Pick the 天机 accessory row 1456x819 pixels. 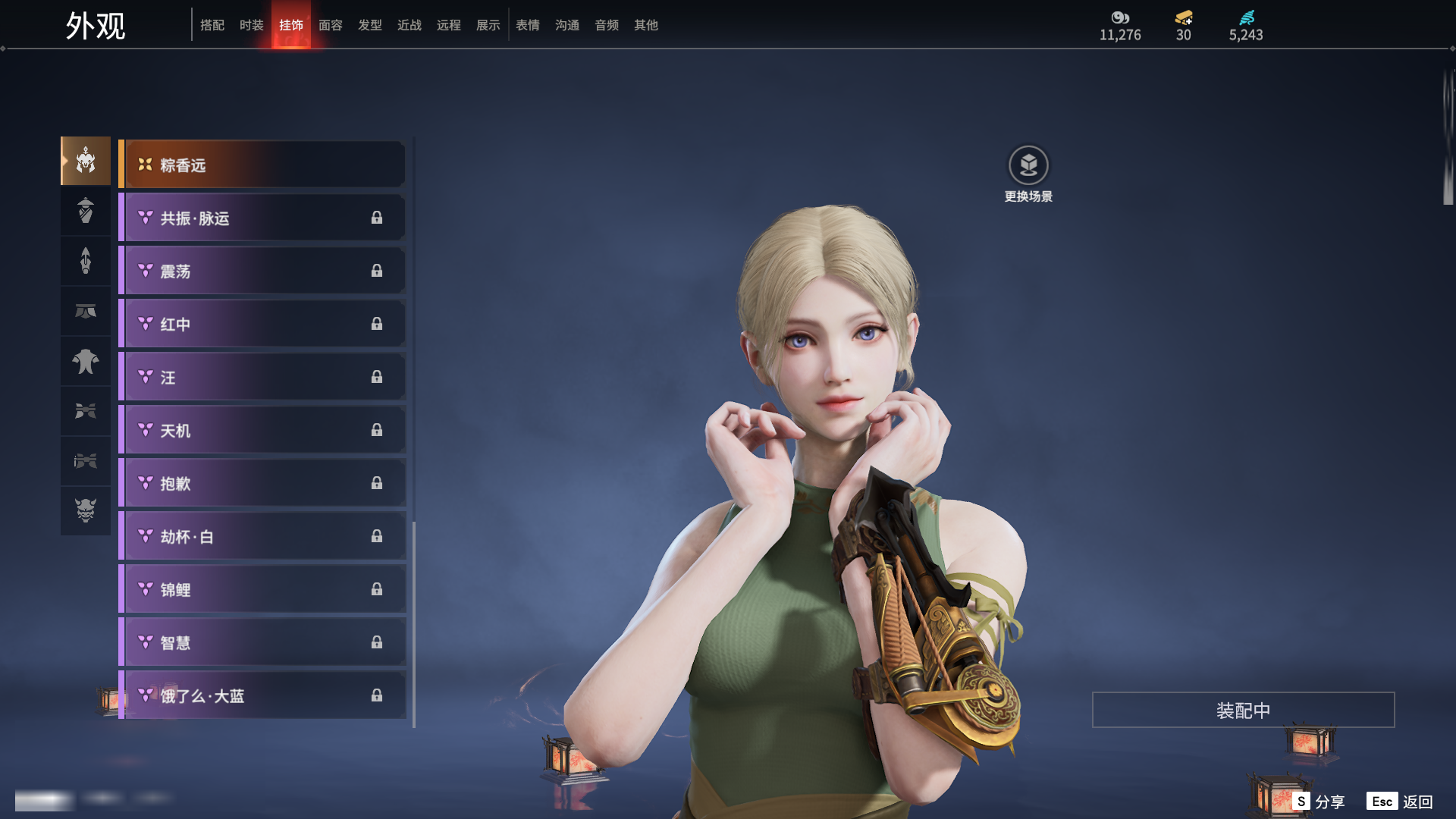click(262, 430)
